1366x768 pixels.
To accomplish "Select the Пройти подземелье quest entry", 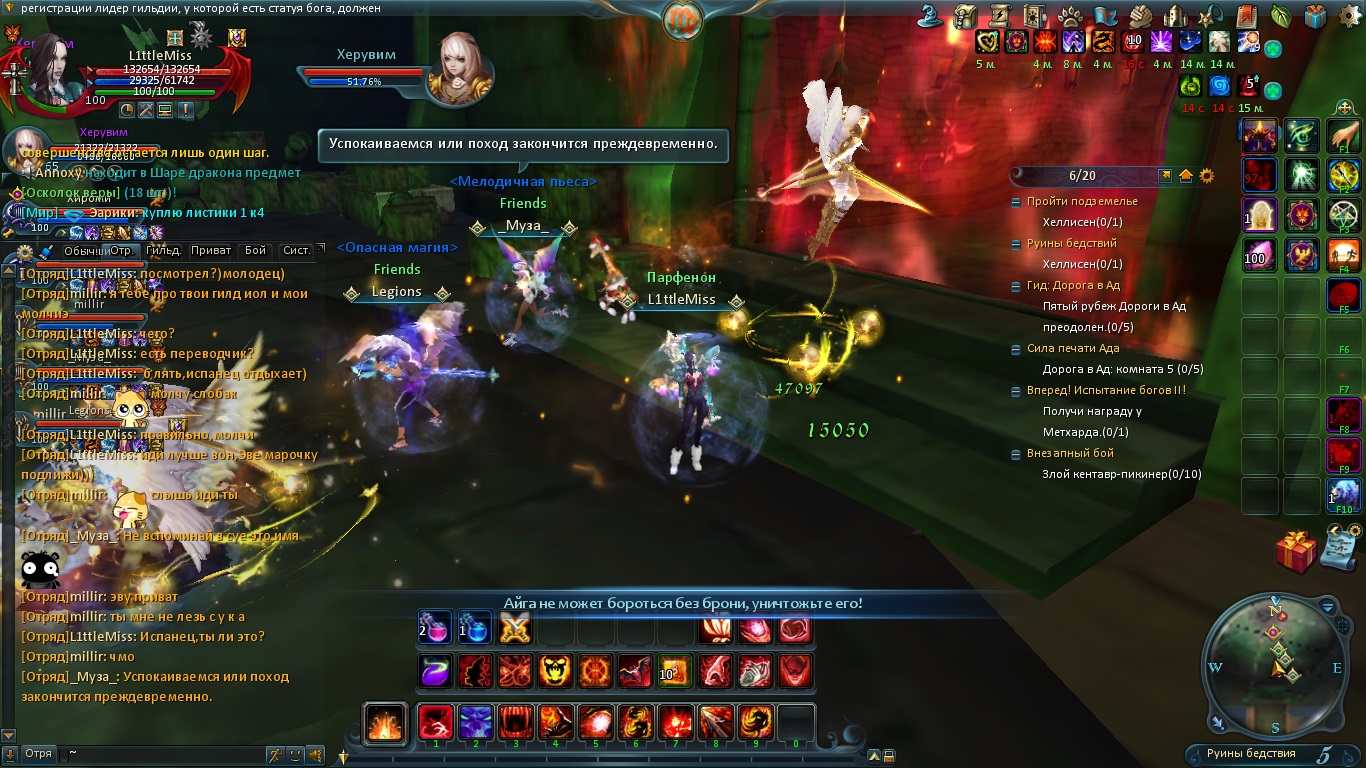I will pyautogui.click(x=1081, y=201).
